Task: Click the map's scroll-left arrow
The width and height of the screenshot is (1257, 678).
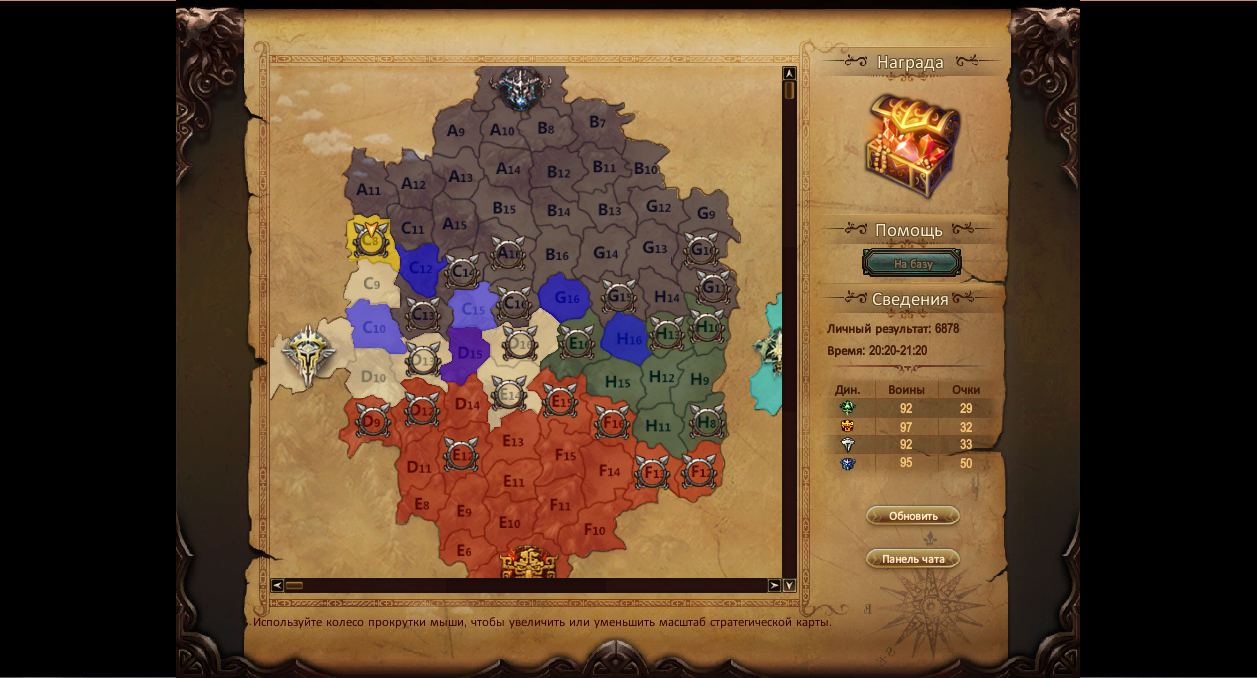Action: point(277,585)
